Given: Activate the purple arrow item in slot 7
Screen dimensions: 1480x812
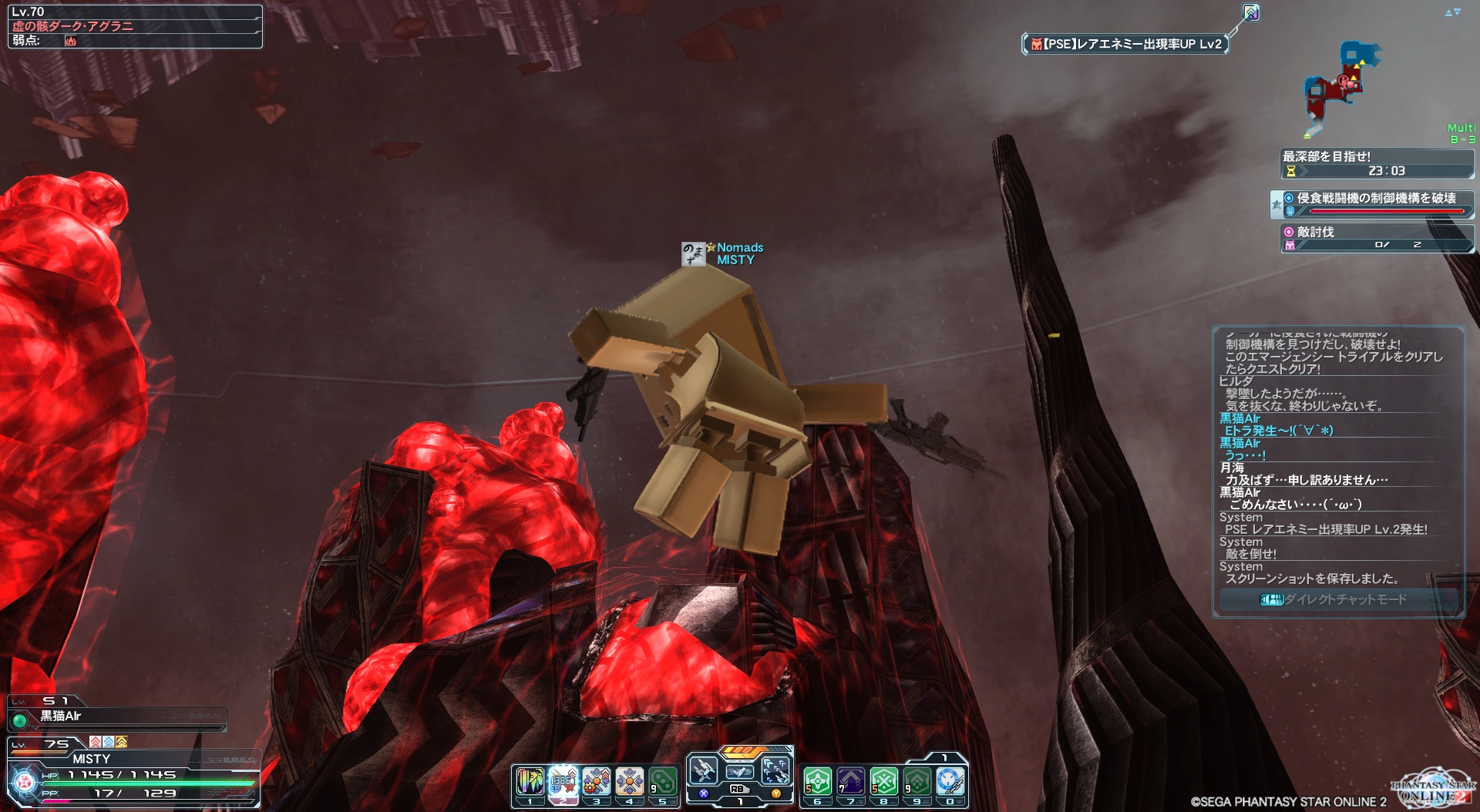Looking at the screenshot, I should 851,782.
